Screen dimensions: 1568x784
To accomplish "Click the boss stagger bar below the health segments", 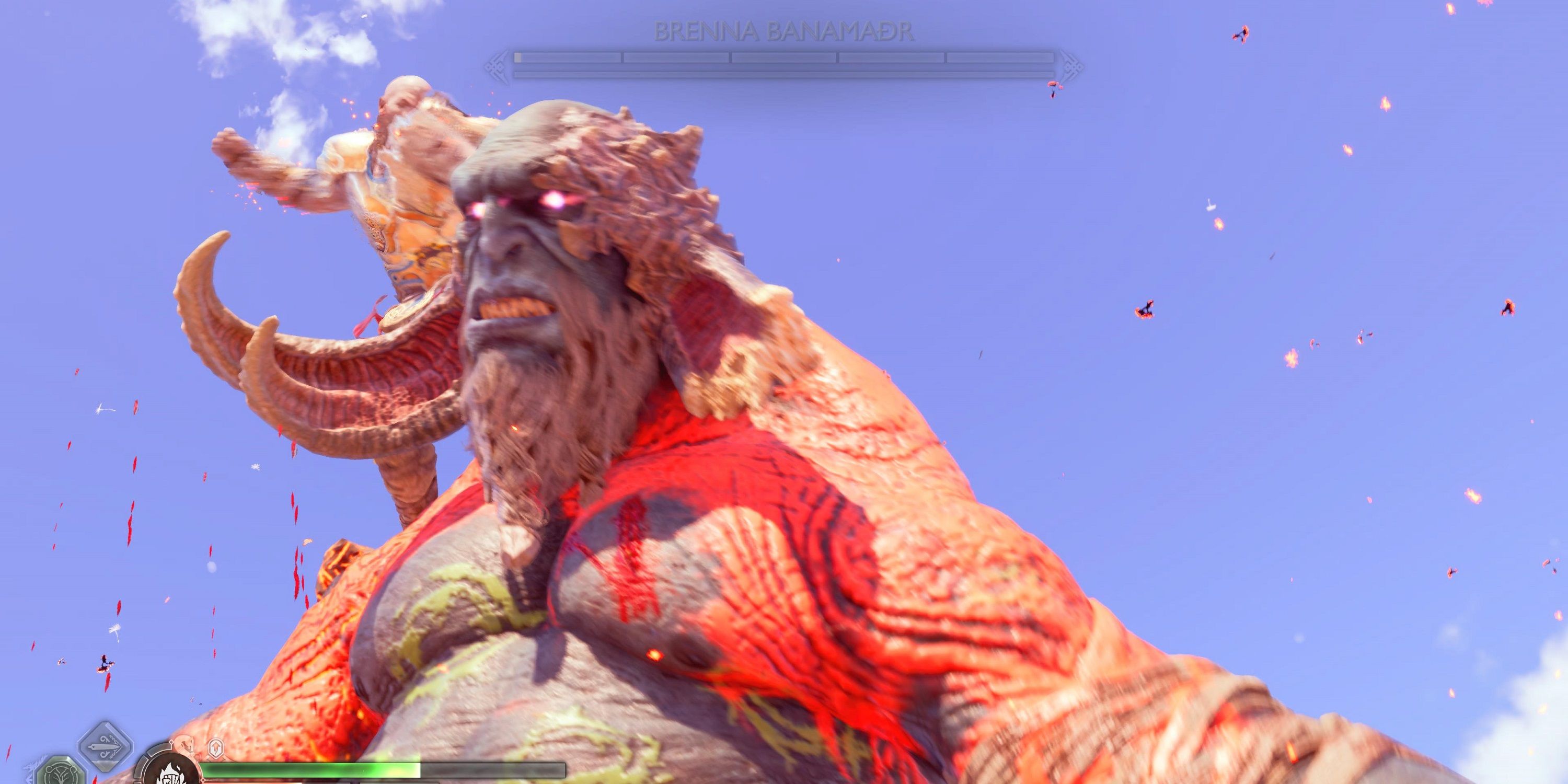I will 785,74.
